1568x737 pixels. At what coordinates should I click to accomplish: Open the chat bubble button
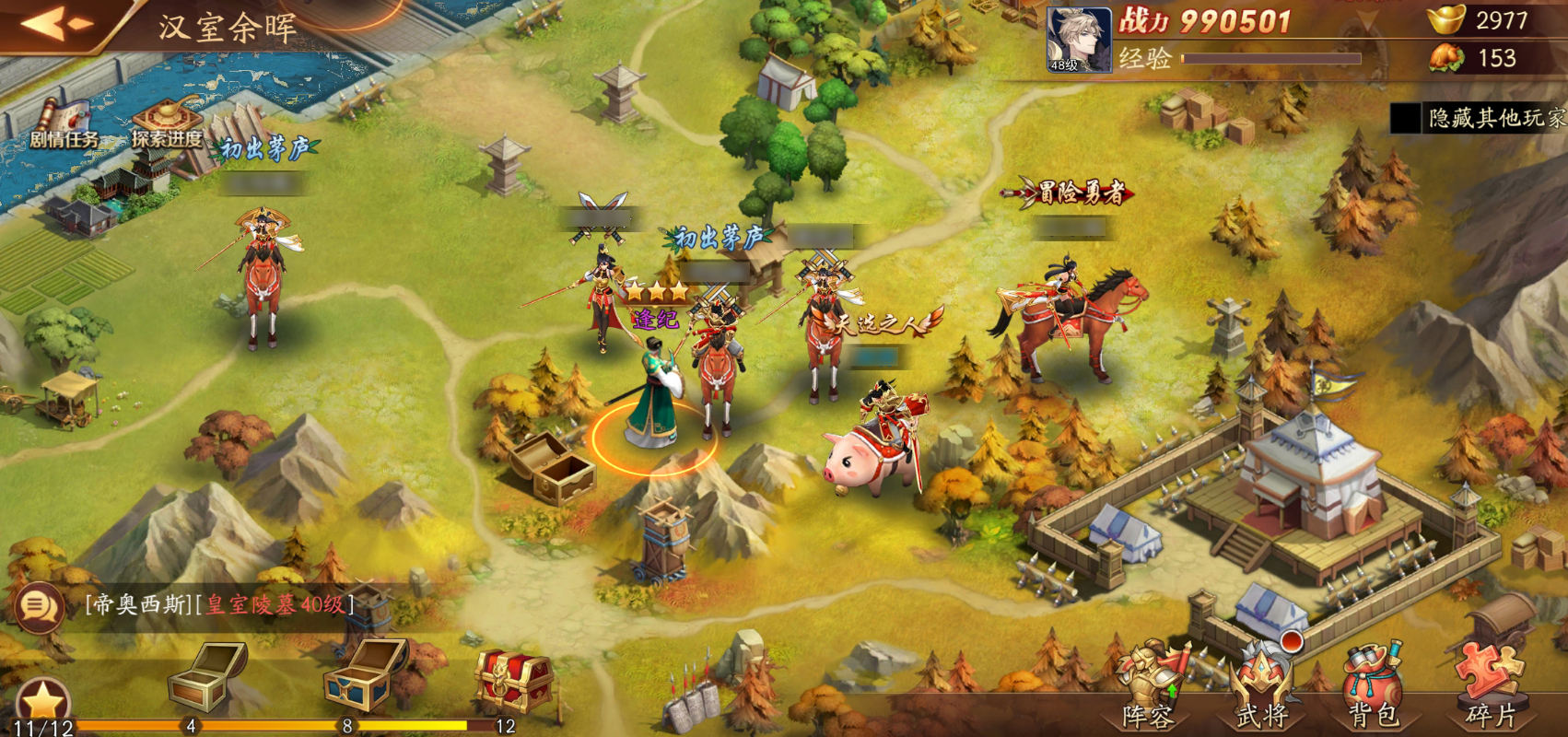pos(39,606)
